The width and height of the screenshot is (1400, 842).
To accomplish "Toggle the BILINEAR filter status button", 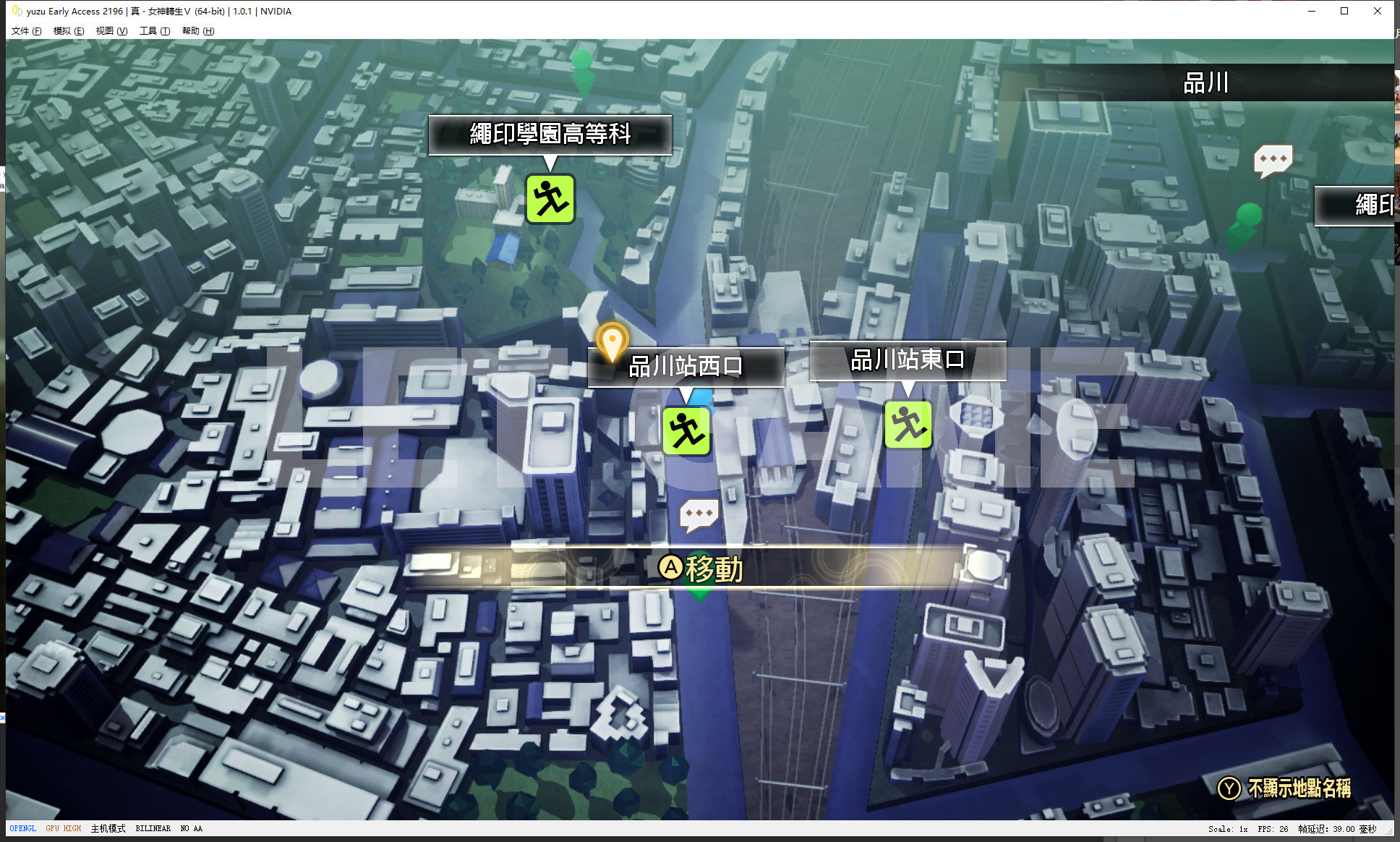I will tap(153, 829).
